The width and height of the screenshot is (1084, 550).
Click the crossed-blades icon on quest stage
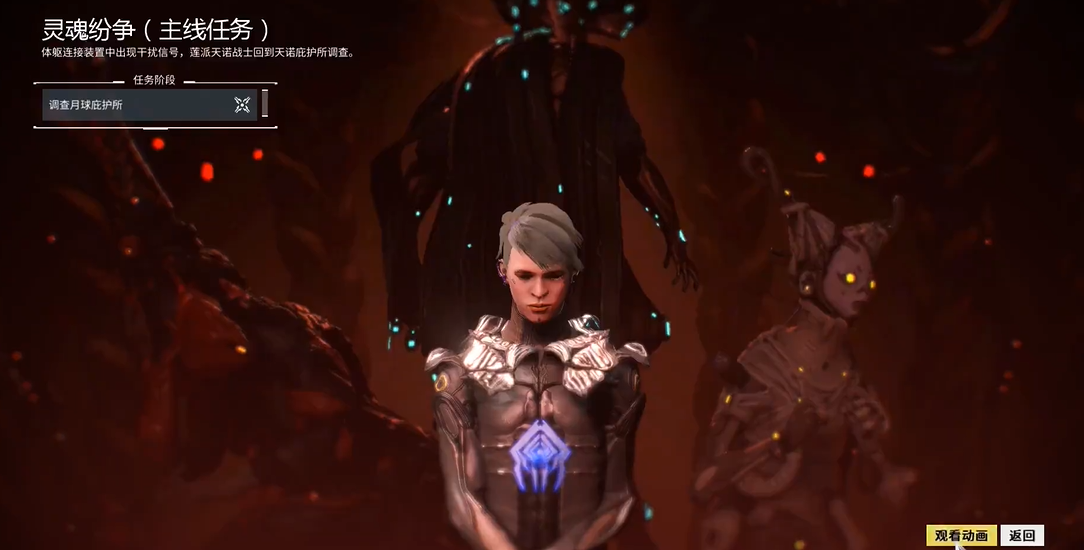click(242, 105)
